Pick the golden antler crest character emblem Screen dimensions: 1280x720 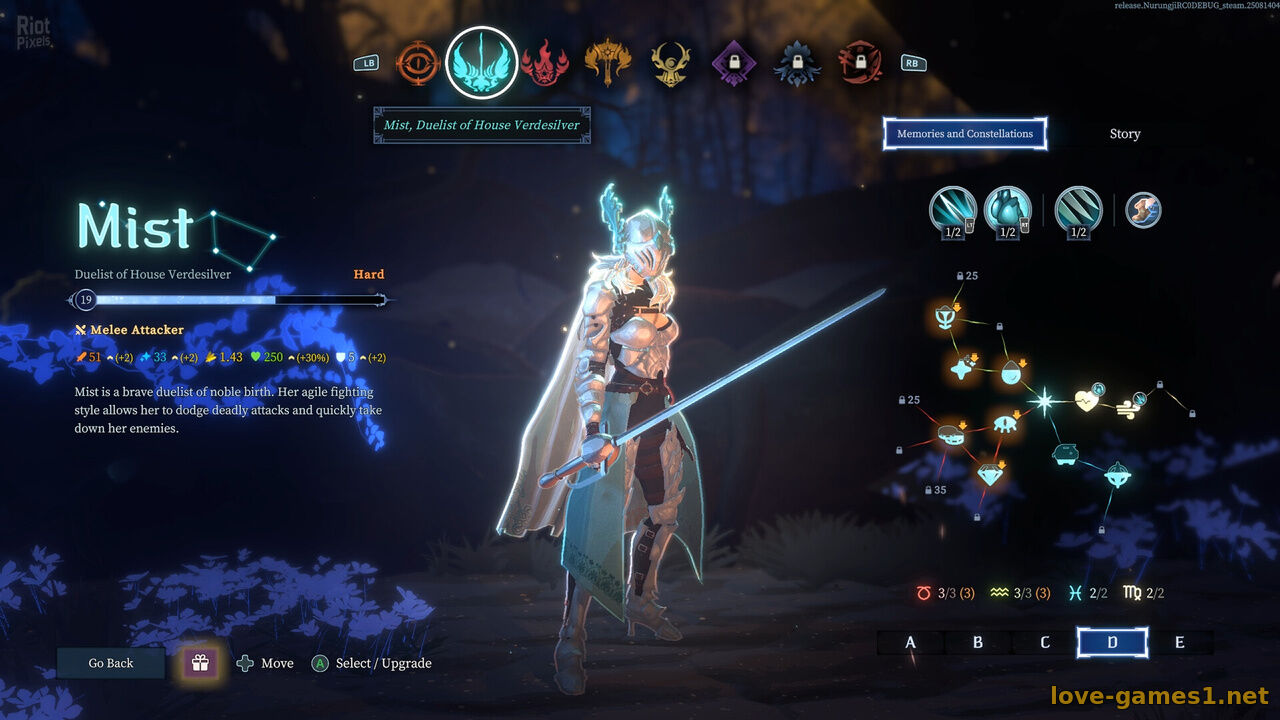click(x=671, y=63)
